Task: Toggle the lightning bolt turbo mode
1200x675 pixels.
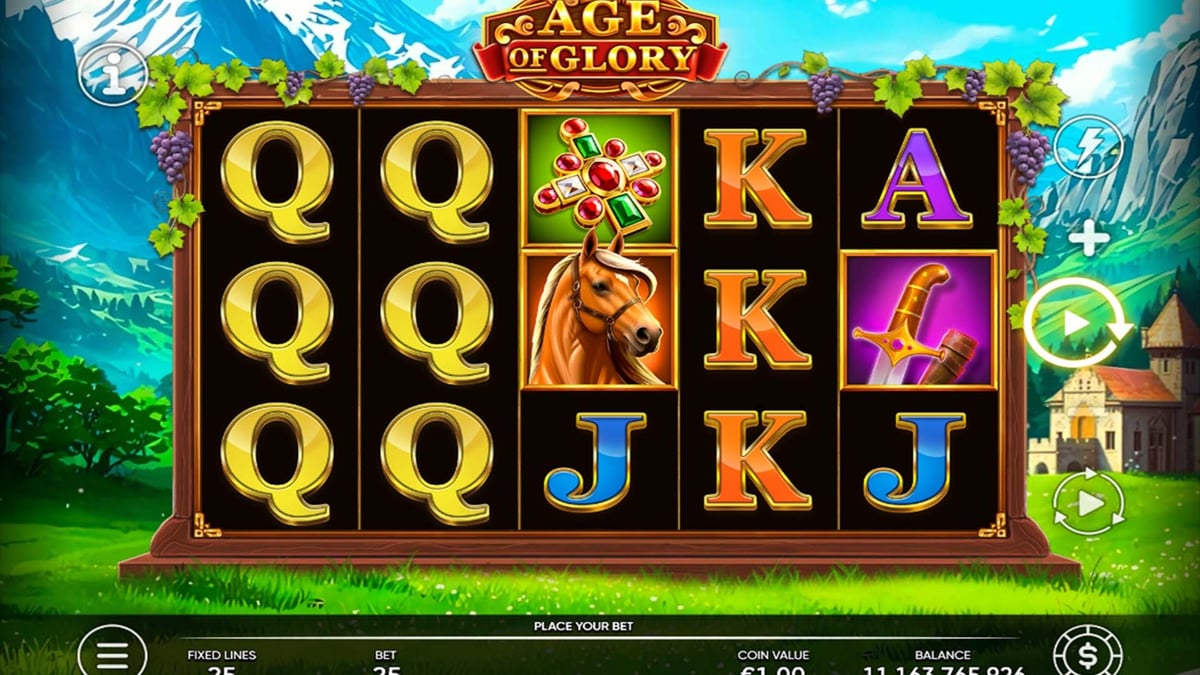Action: [1089, 148]
